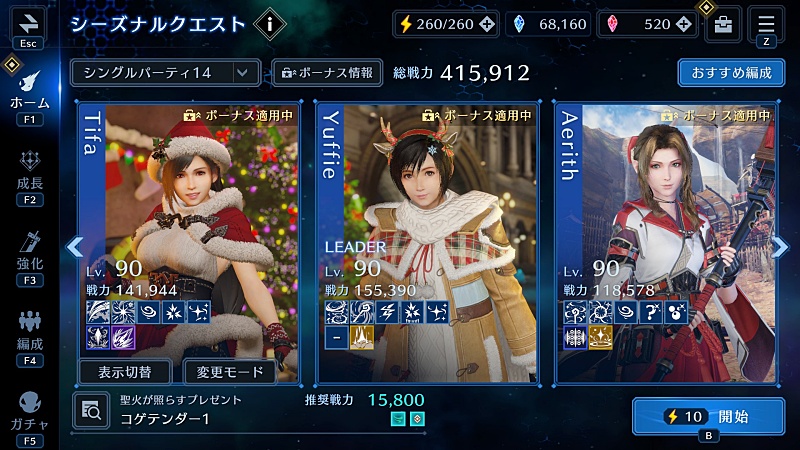Choose Yuffie's leader character card
The image size is (800, 450).
[x=428, y=220]
